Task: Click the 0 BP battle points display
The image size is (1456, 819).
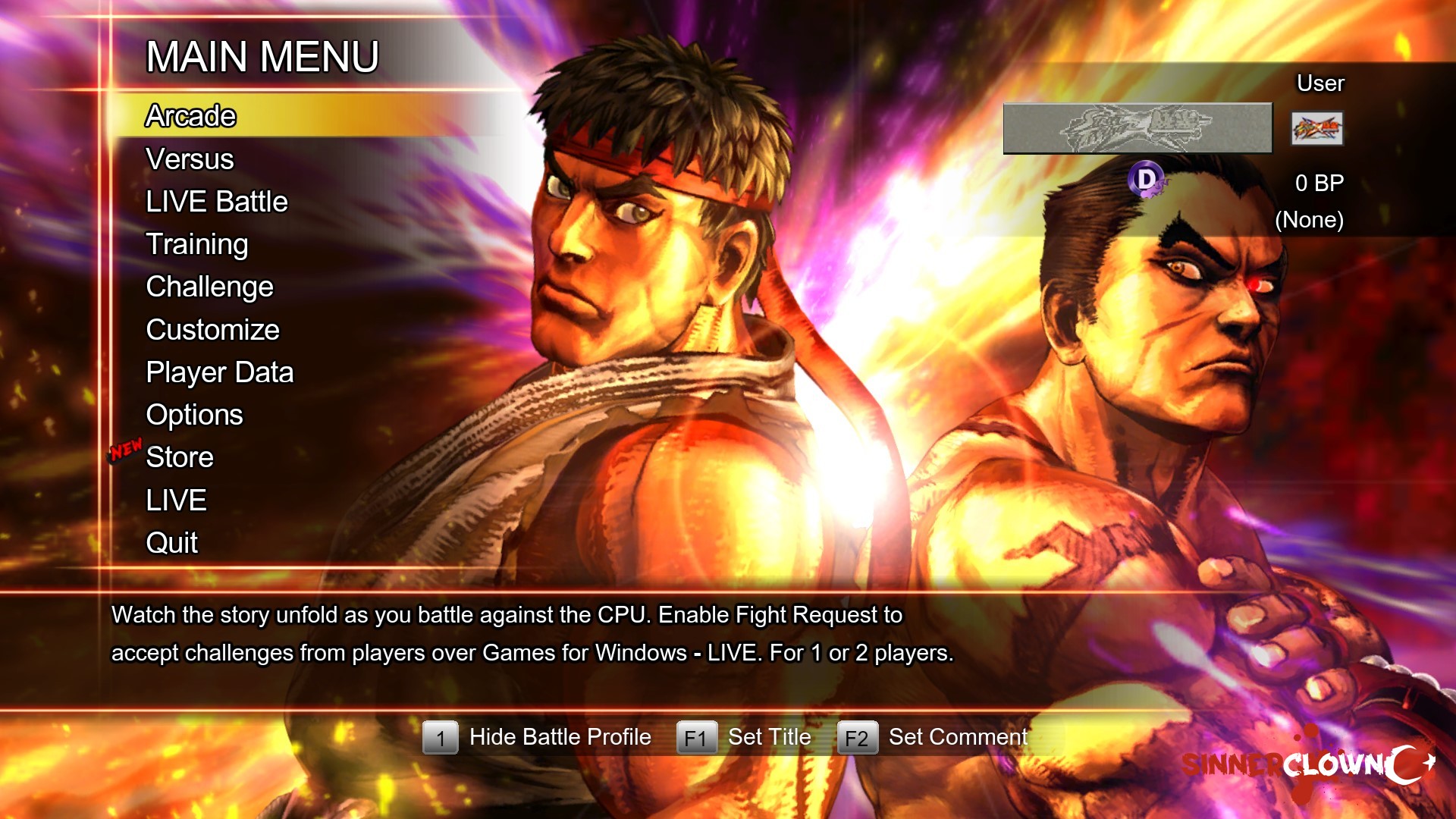Action: pyautogui.click(x=1318, y=183)
